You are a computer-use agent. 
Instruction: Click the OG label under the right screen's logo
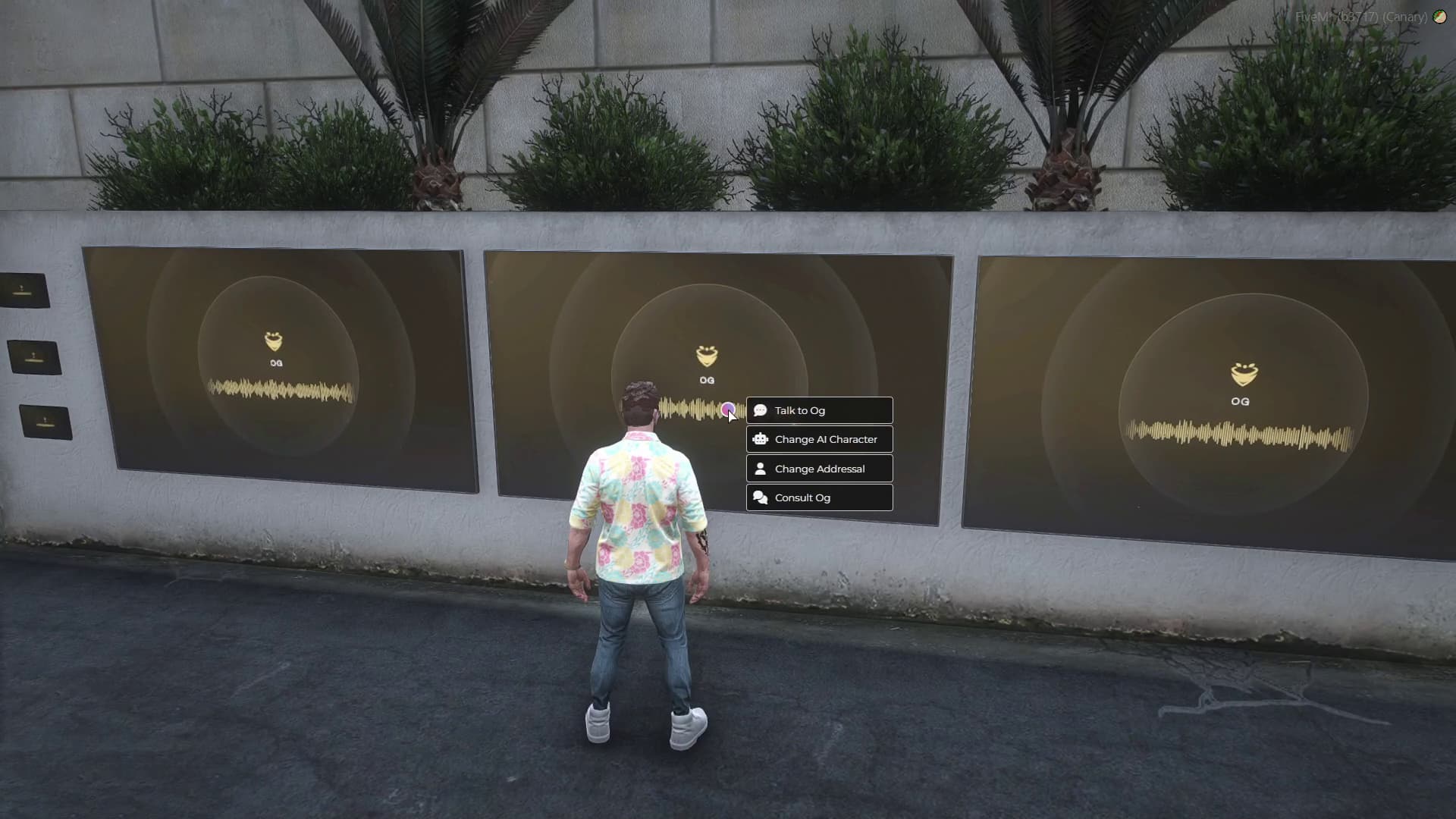pos(1241,402)
